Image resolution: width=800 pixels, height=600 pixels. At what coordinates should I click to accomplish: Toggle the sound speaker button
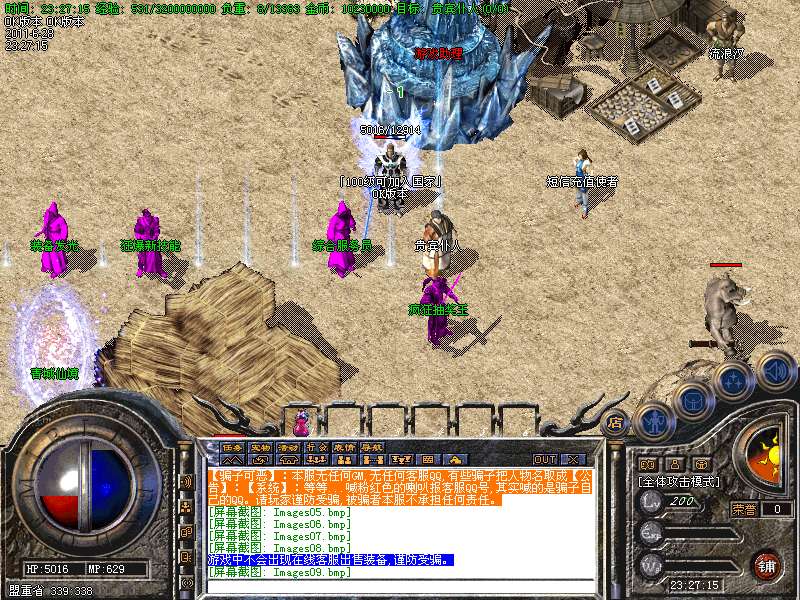coord(775,369)
